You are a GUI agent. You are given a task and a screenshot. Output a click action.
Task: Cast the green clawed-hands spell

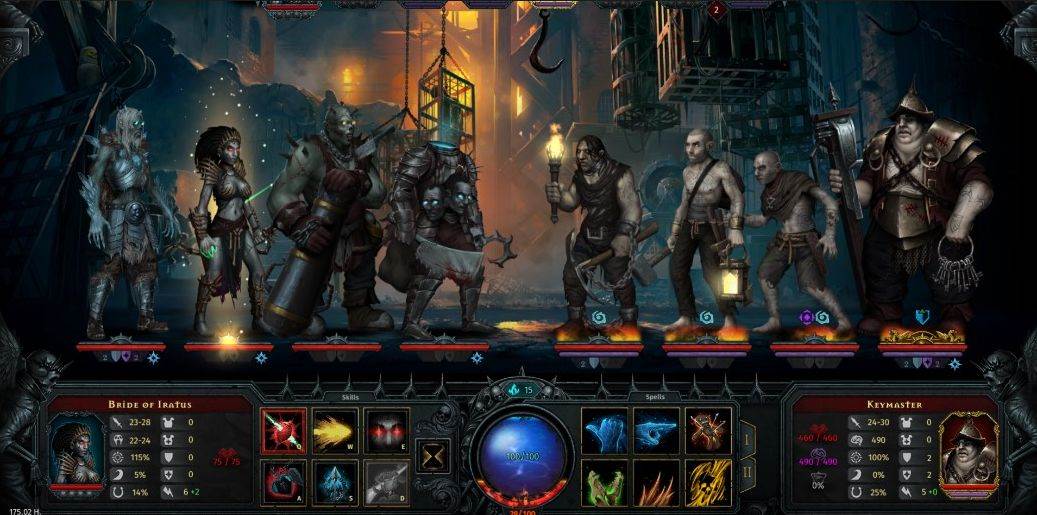click(604, 482)
